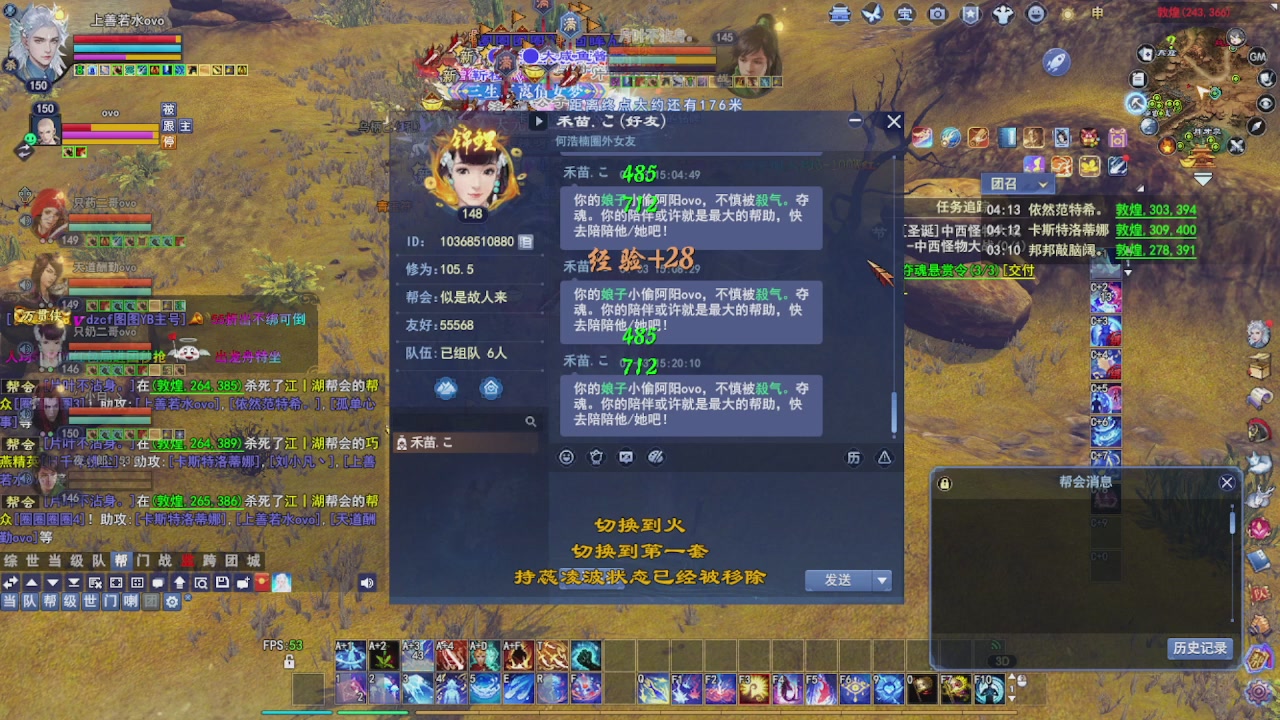Click the screenshot sharing icon in the chat toolbar
This screenshot has height=720, width=1280.
pyautogui.click(x=627, y=456)
